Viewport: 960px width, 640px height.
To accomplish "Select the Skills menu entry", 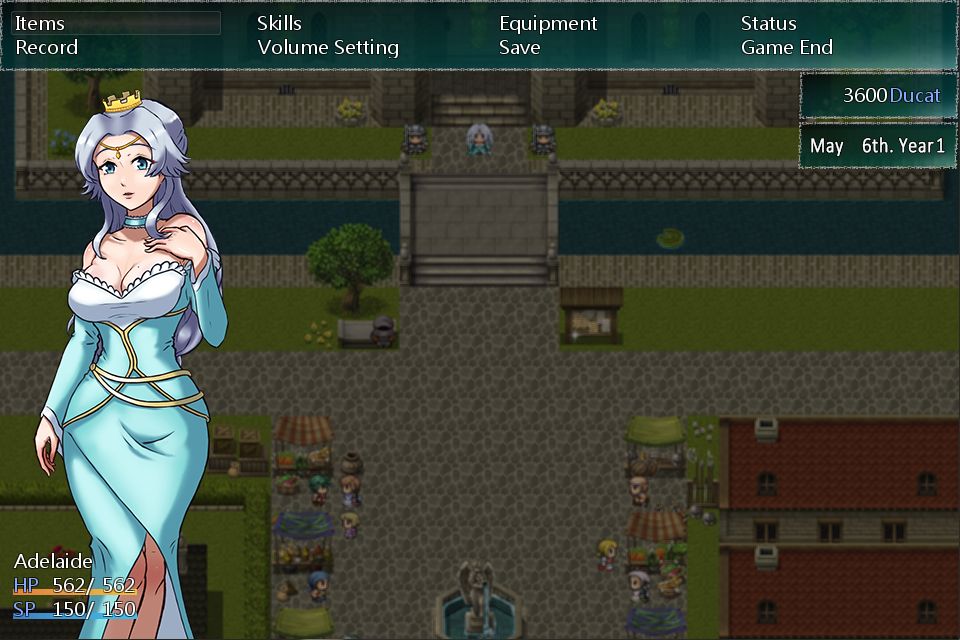I will [279, 23].
